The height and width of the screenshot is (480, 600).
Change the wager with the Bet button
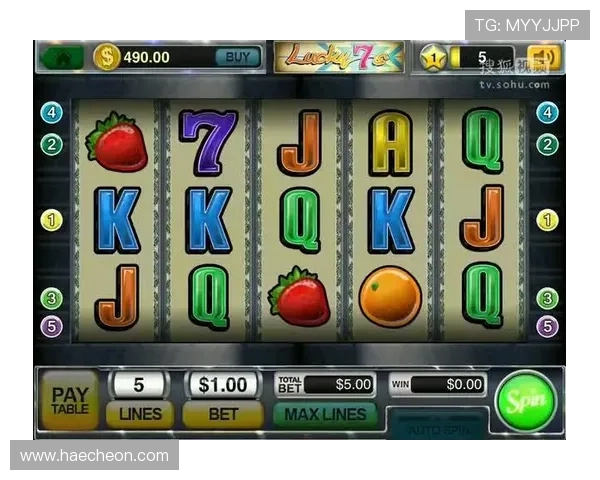222,413
